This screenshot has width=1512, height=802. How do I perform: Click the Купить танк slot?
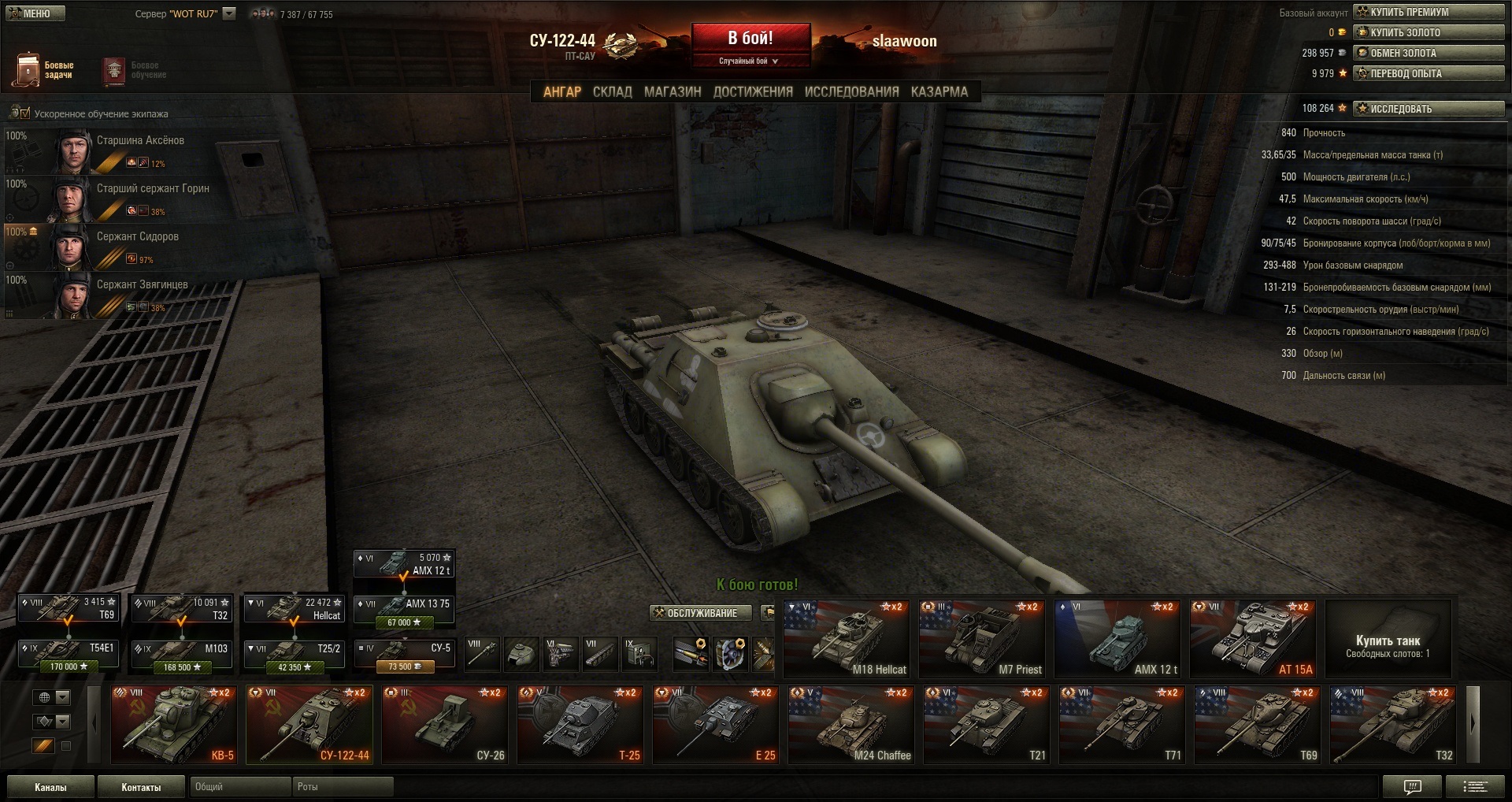1388,638
